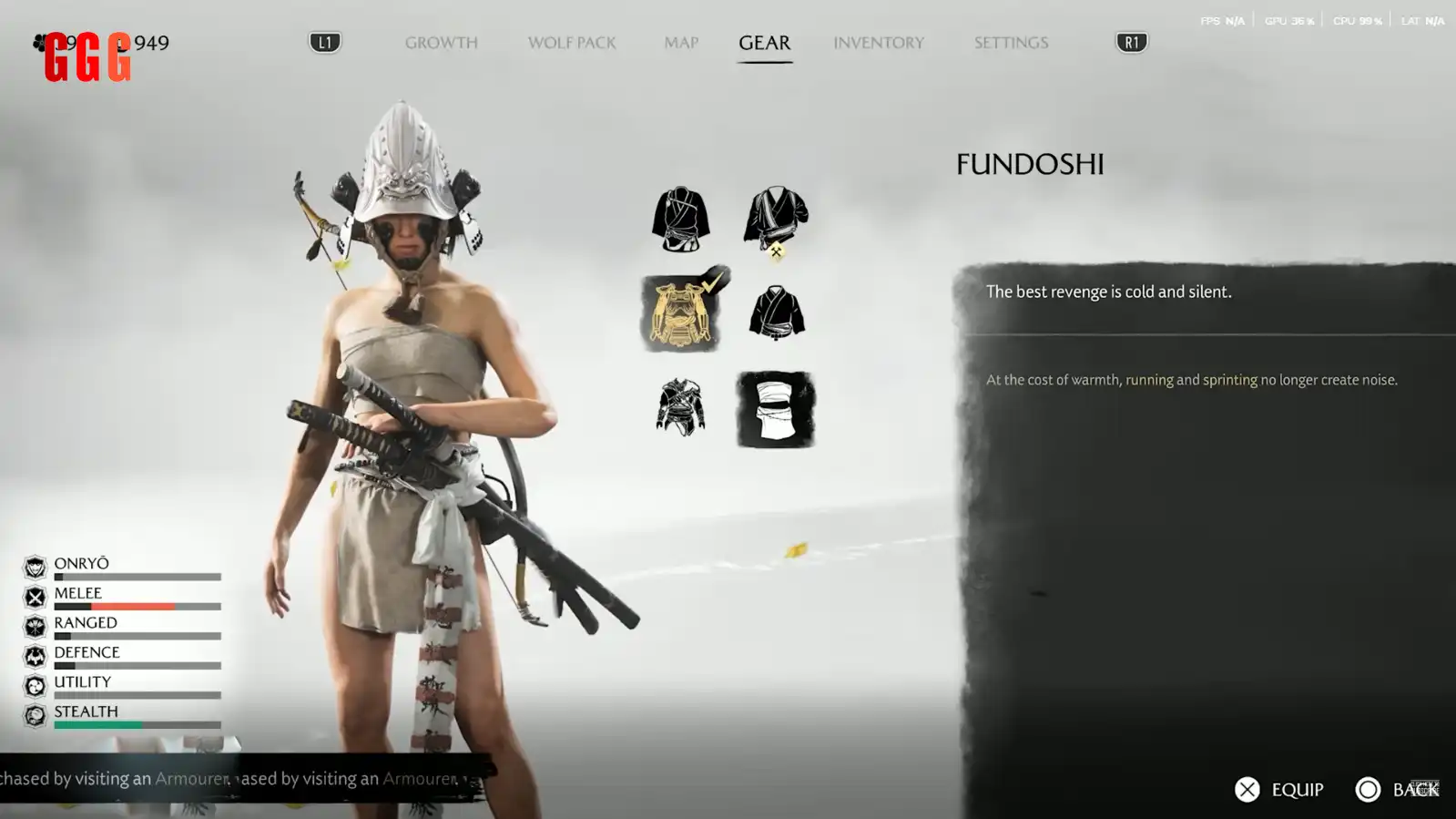1456x819 pixels.
Task: Choose the white Fundoshi wrap outfit icon
Action: pos(776,409)
